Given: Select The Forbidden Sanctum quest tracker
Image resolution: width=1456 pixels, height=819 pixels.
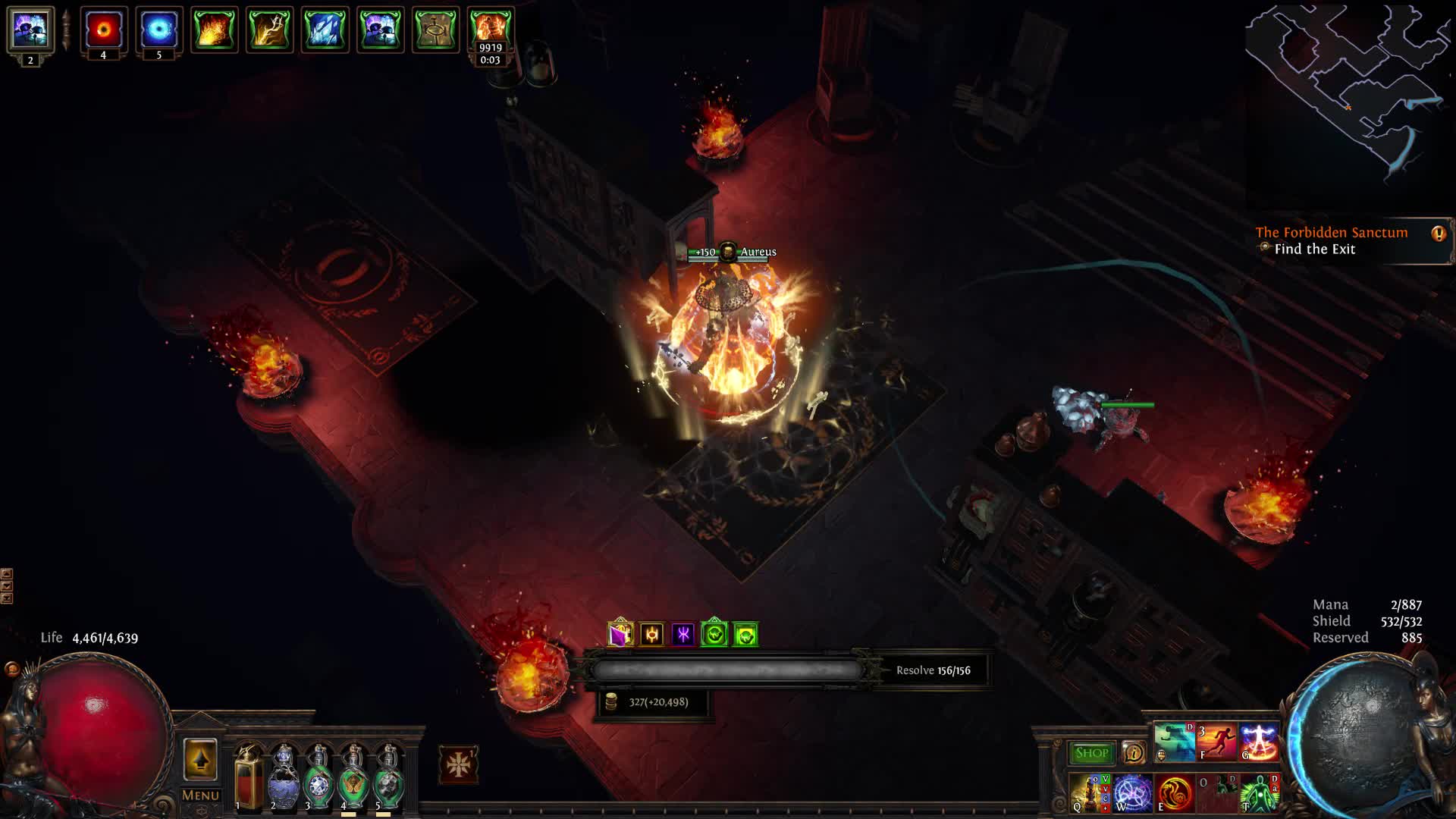Looking at the screenshot, I should tap(1332, 233).
